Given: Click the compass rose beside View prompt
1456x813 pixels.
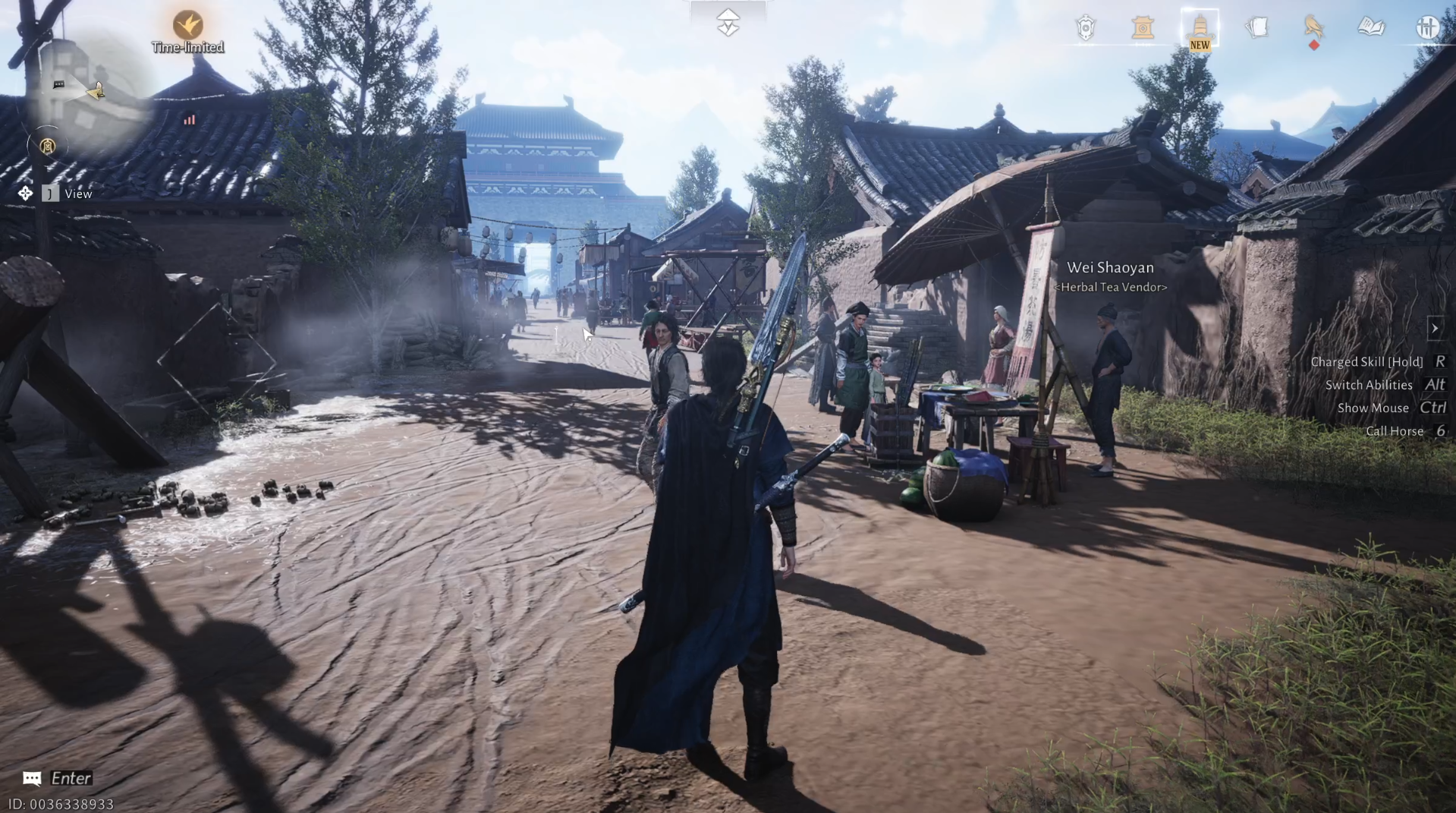Looking at the screenshot, I should point(24,193).
